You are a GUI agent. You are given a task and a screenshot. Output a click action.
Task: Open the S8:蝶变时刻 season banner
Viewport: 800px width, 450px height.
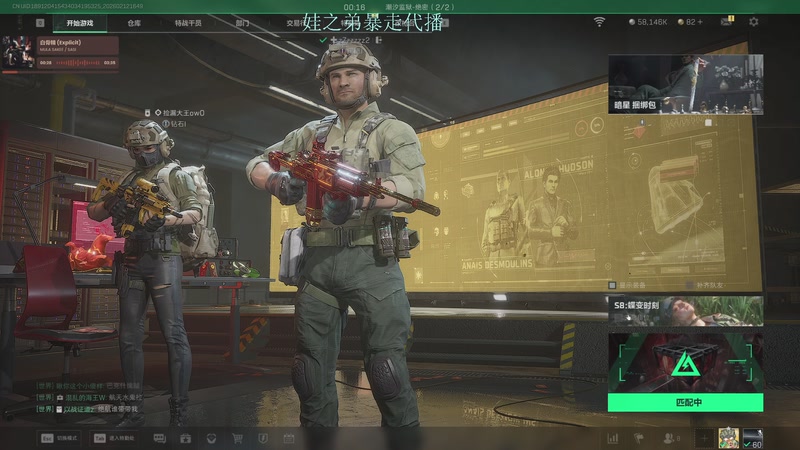click(x=685, y=311)
